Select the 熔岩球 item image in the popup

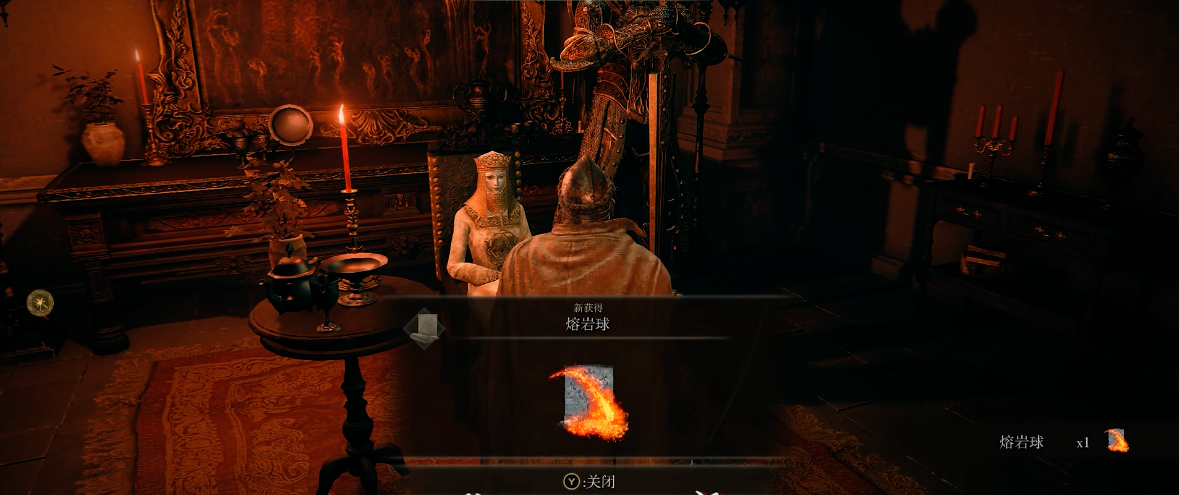coord(589,403)
